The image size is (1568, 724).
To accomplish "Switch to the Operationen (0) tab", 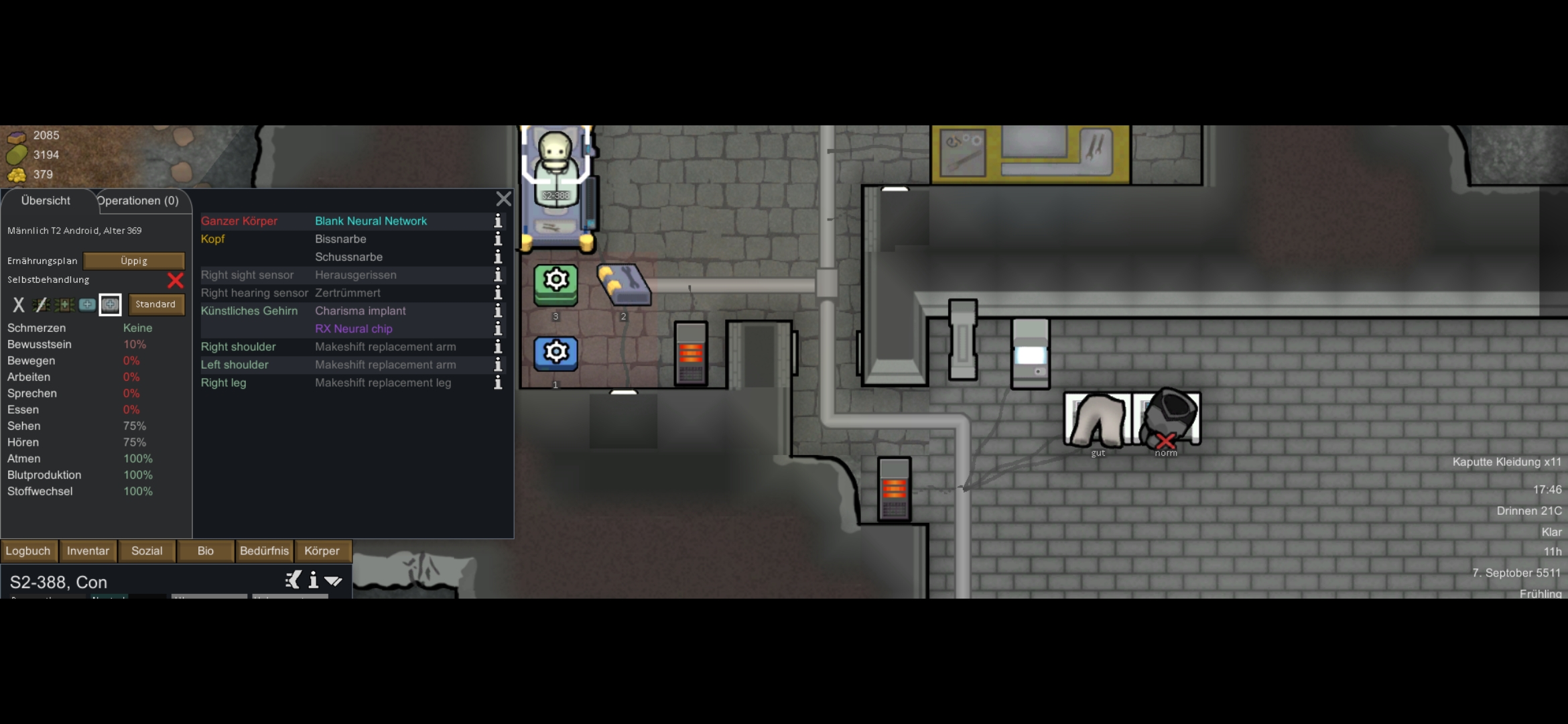I will click(137, 200).
